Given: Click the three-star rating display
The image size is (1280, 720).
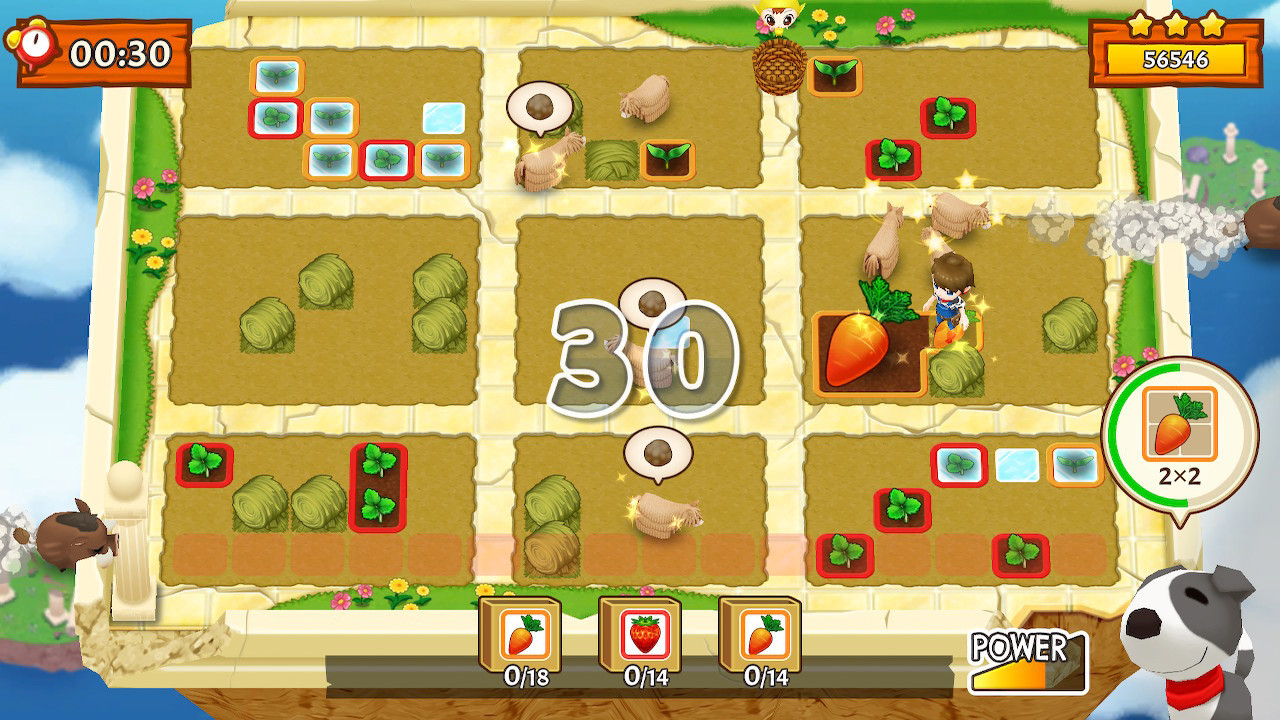Looking at the screenshot, I should click(x=1174, y=25).
